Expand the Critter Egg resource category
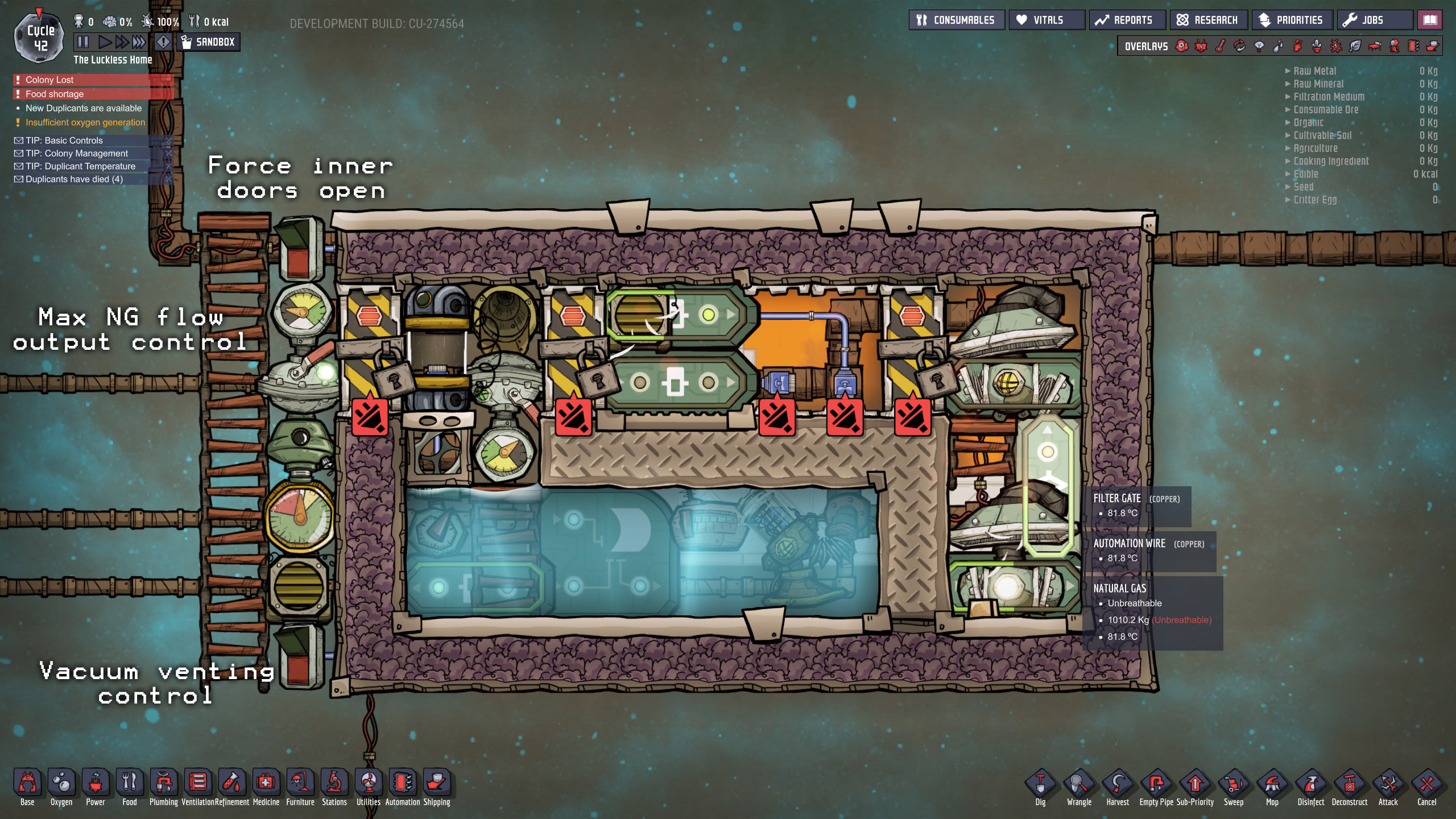The image size is (1456, 819). coord(1314,200)
